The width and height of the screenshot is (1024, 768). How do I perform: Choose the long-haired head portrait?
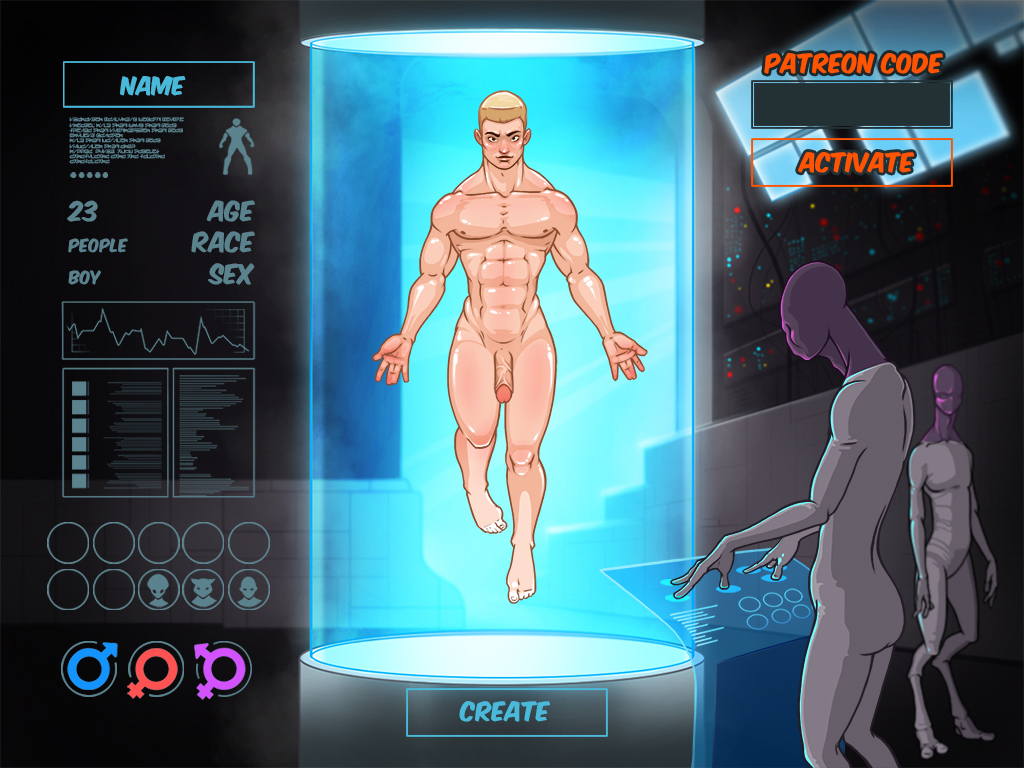[x=249, y=589]
